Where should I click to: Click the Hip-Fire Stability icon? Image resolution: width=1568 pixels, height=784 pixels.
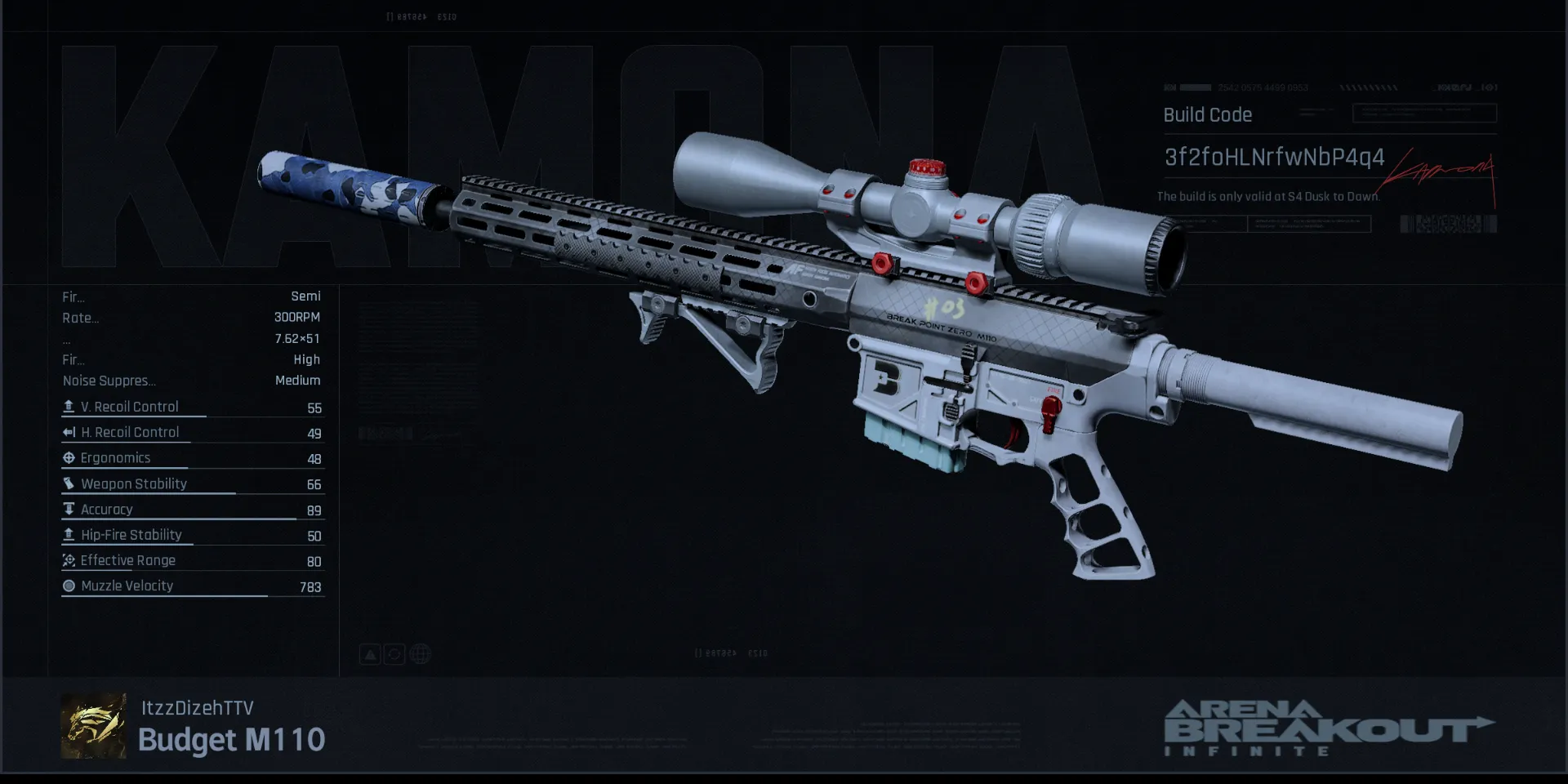click(x=69, y=535)
